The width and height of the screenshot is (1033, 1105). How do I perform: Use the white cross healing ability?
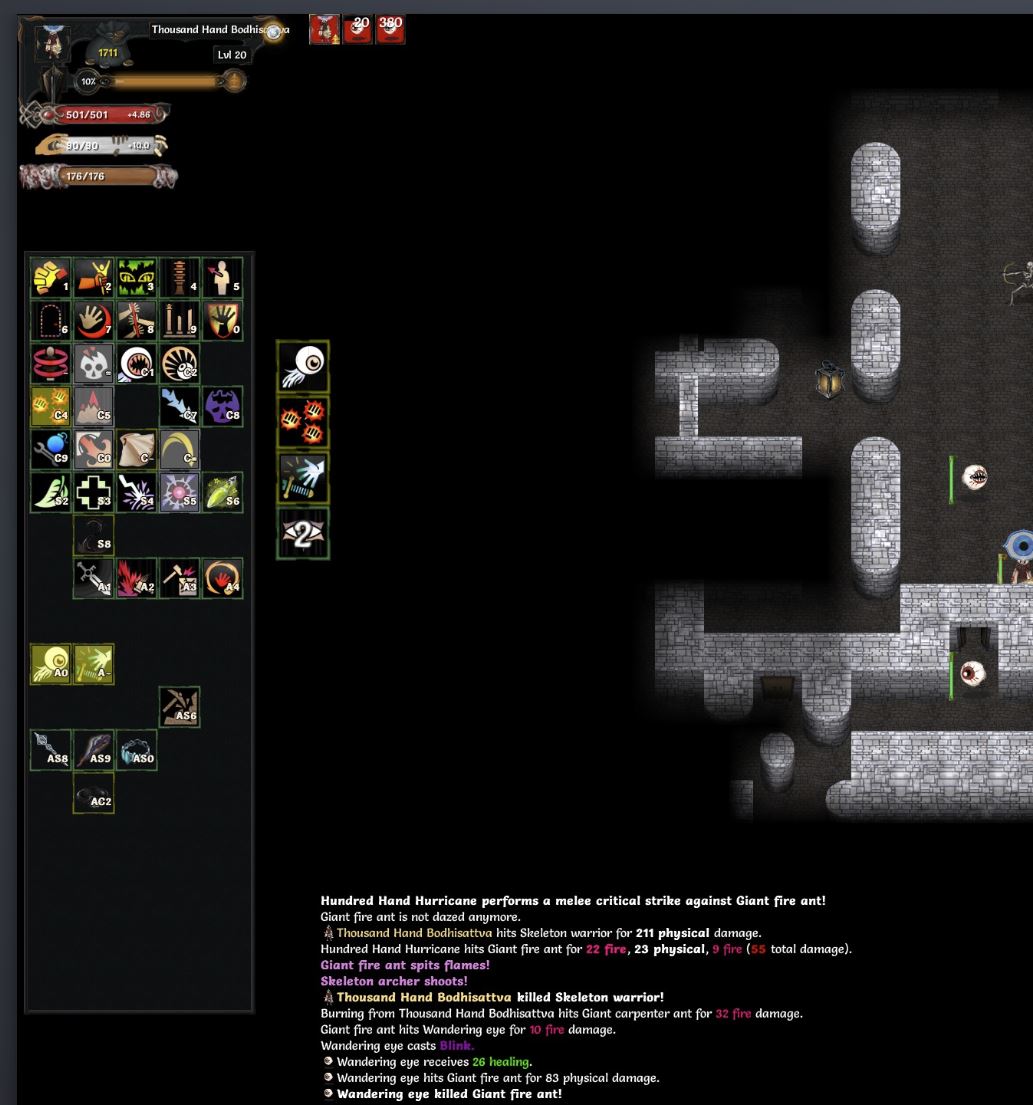click(93, 492)
